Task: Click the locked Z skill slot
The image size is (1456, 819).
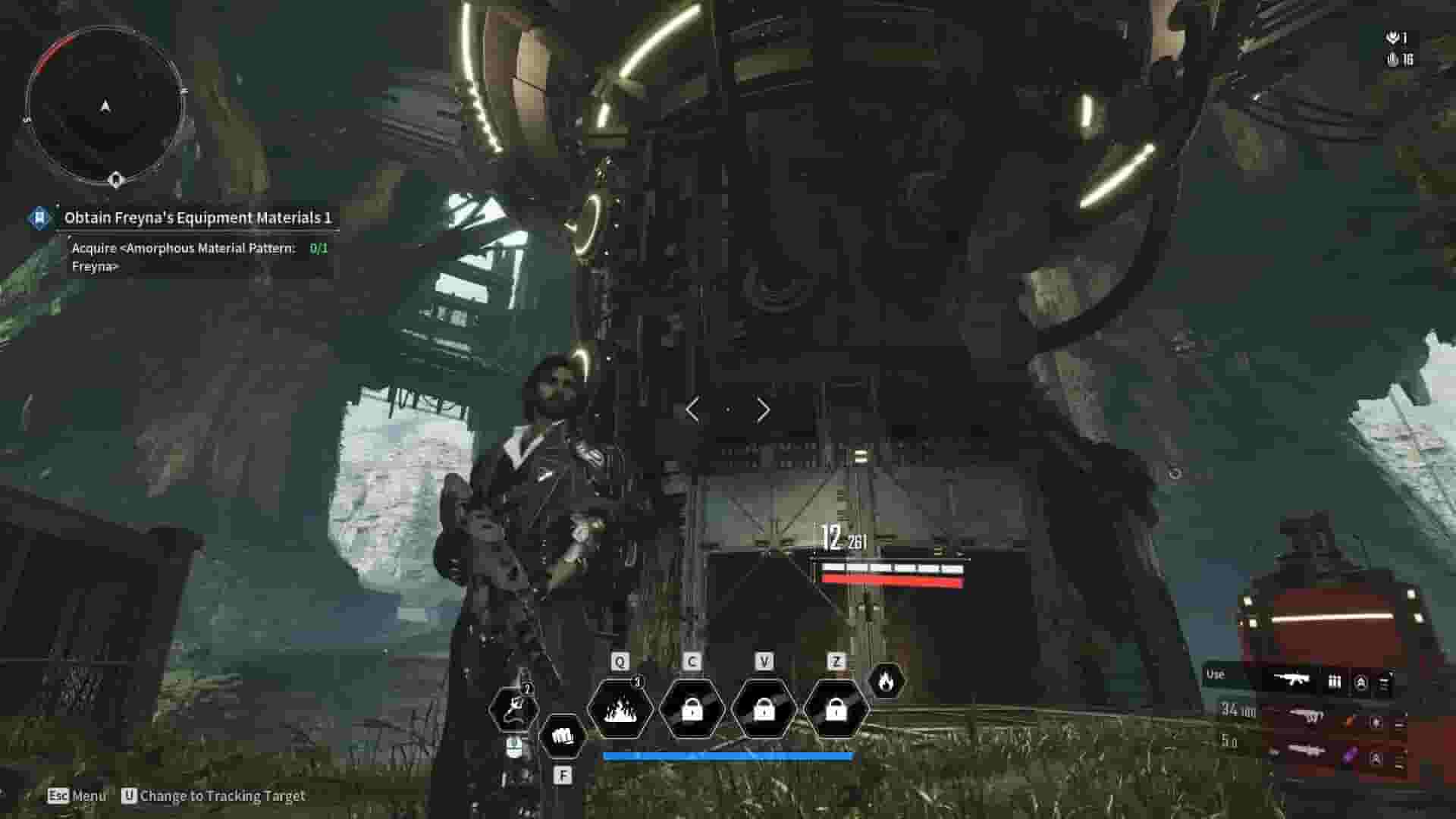Action: click(837, 709)
